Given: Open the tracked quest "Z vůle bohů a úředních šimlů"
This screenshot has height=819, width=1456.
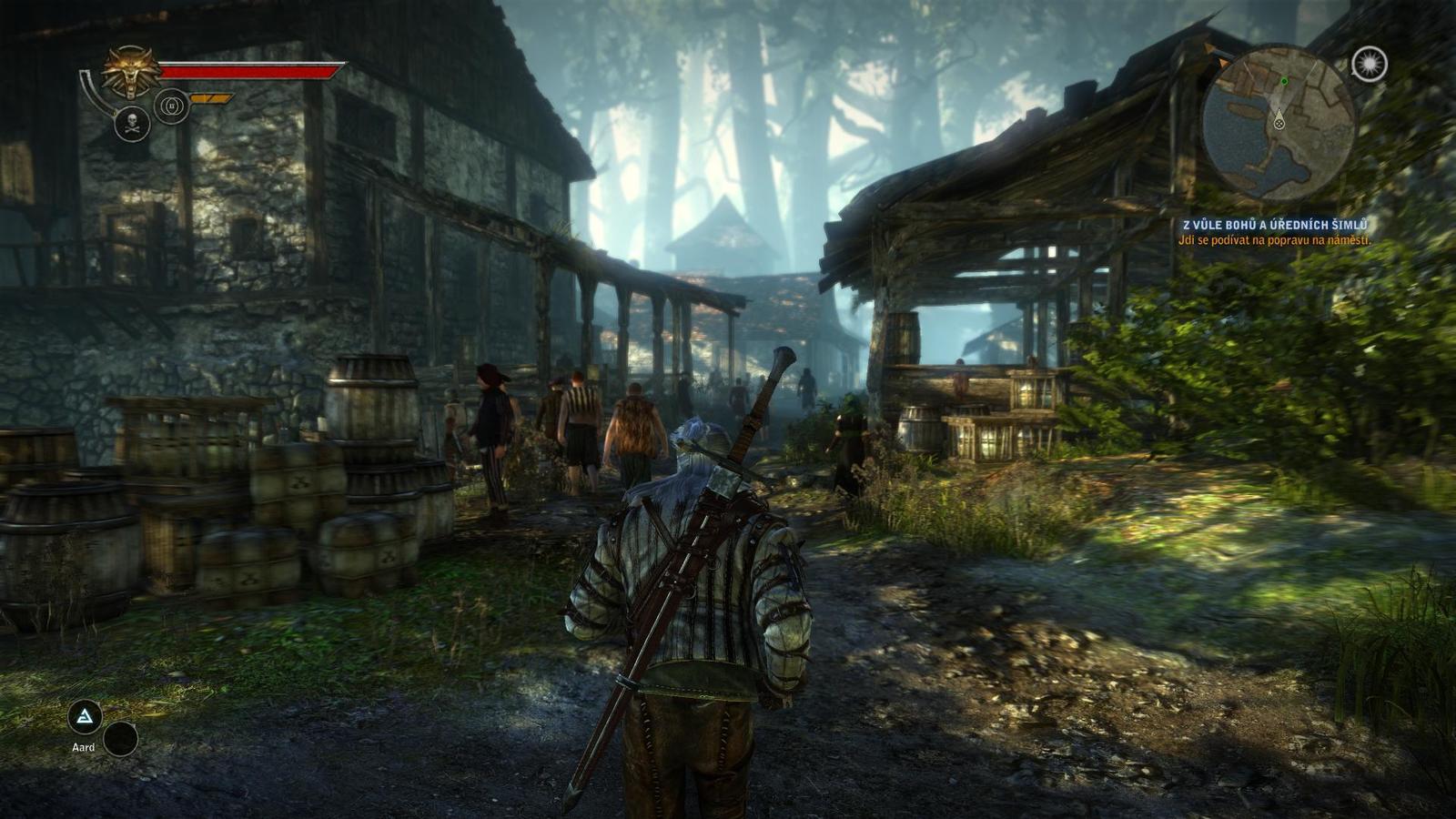Looking at the screenshot, I should coord(1274,225).
